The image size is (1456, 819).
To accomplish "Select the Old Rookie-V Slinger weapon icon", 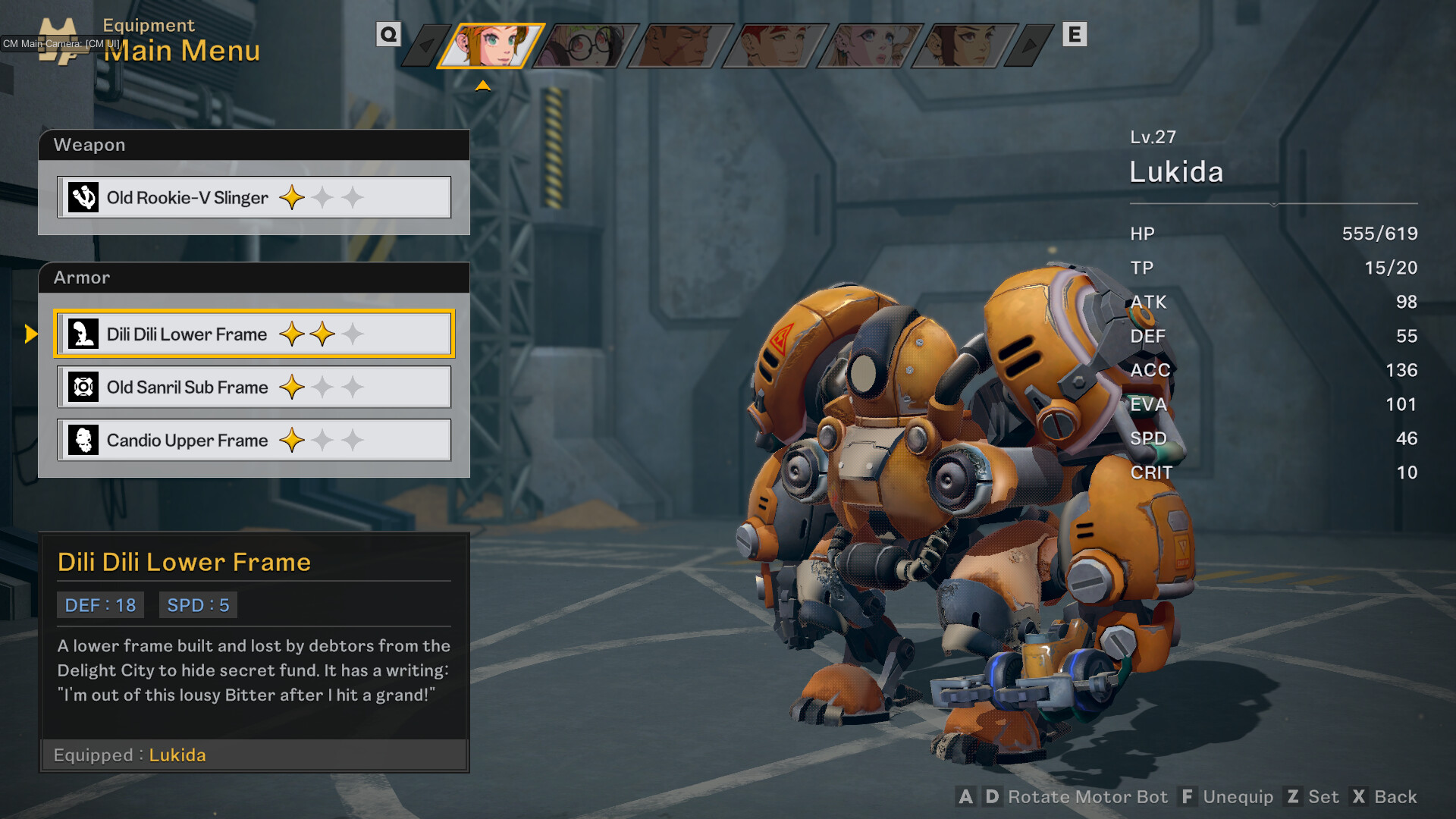I will 85,196.
